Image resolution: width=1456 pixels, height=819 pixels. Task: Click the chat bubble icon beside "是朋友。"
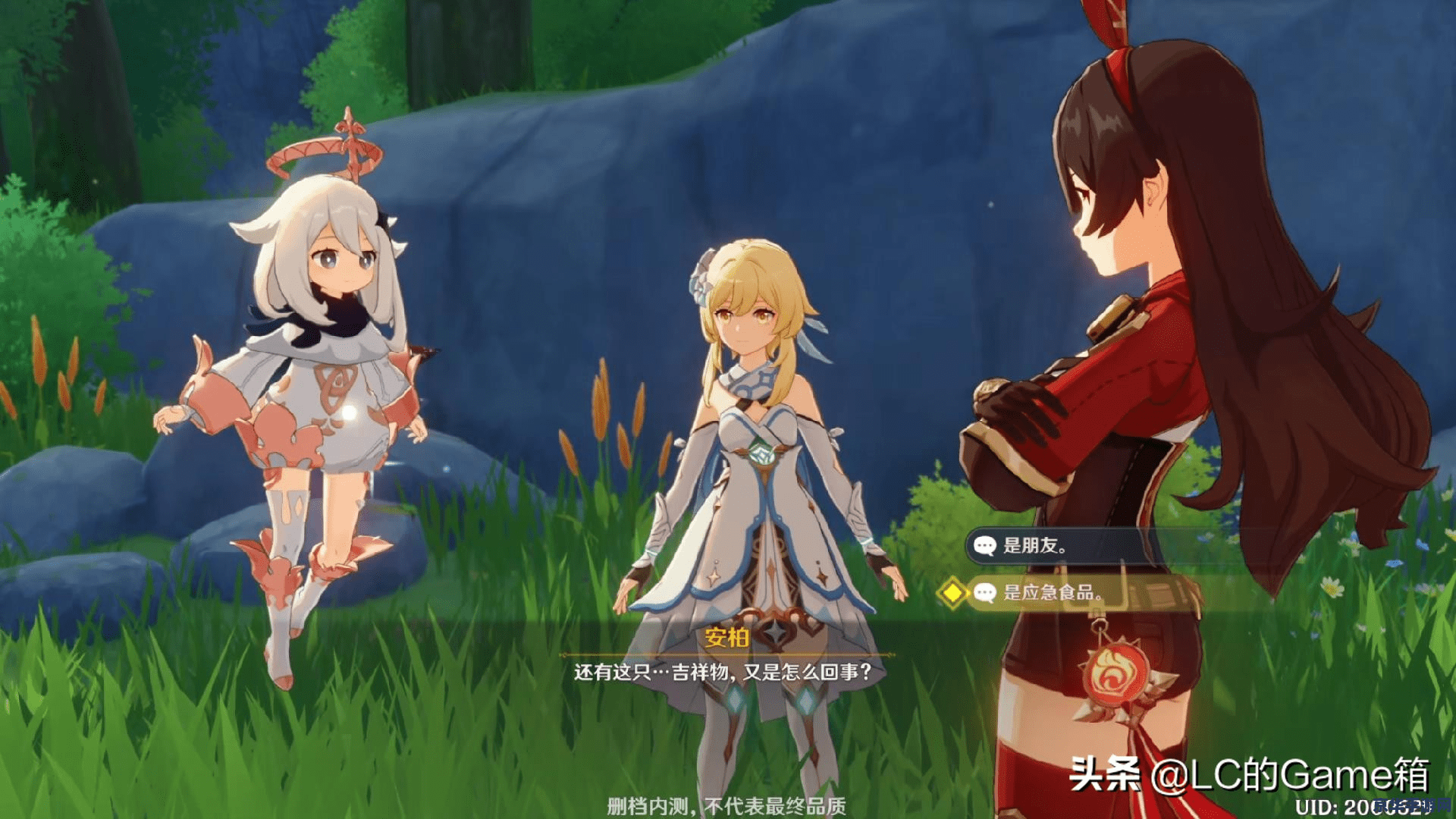click(x=985, y=544)
